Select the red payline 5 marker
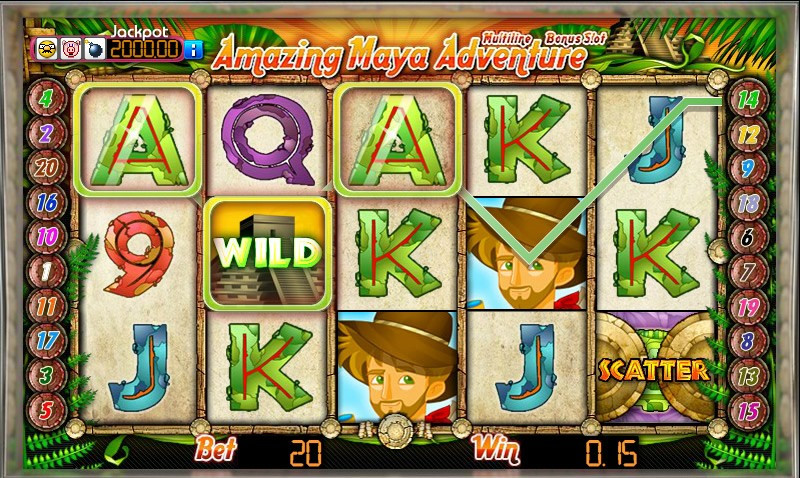Screen dimensions: 800x478 pyautogui.click(x=47, y=408)
